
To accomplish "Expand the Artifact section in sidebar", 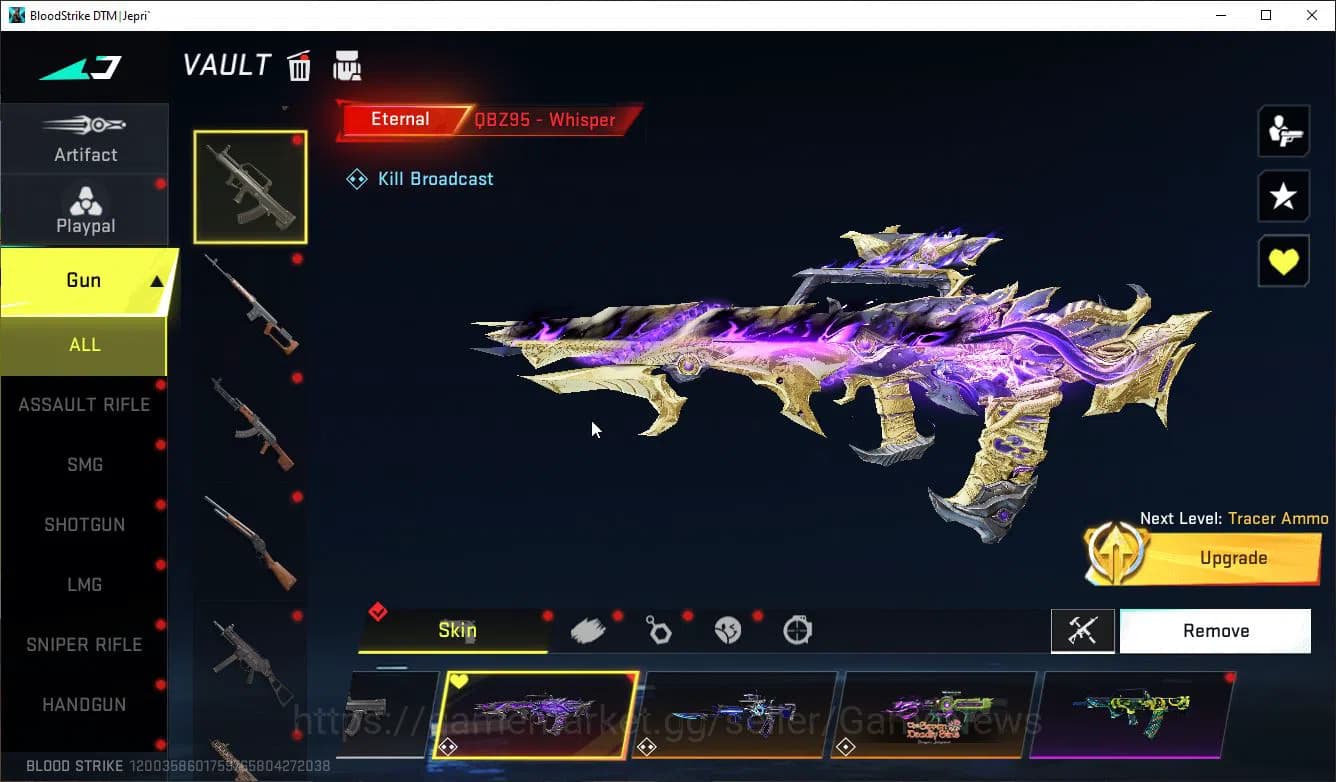I will 85,138.
